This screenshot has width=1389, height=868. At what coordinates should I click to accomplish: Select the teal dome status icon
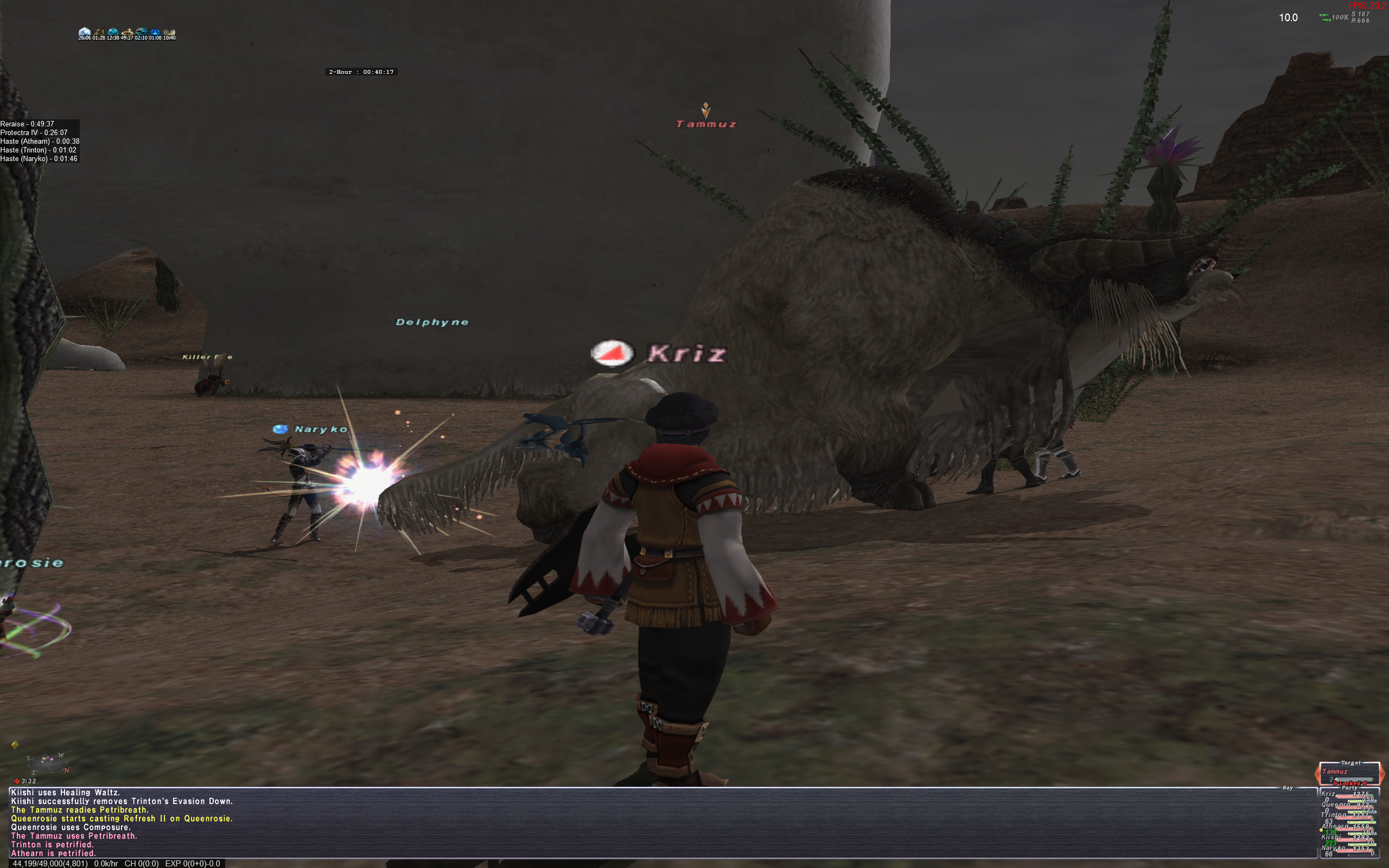click(x=113, y=31)
